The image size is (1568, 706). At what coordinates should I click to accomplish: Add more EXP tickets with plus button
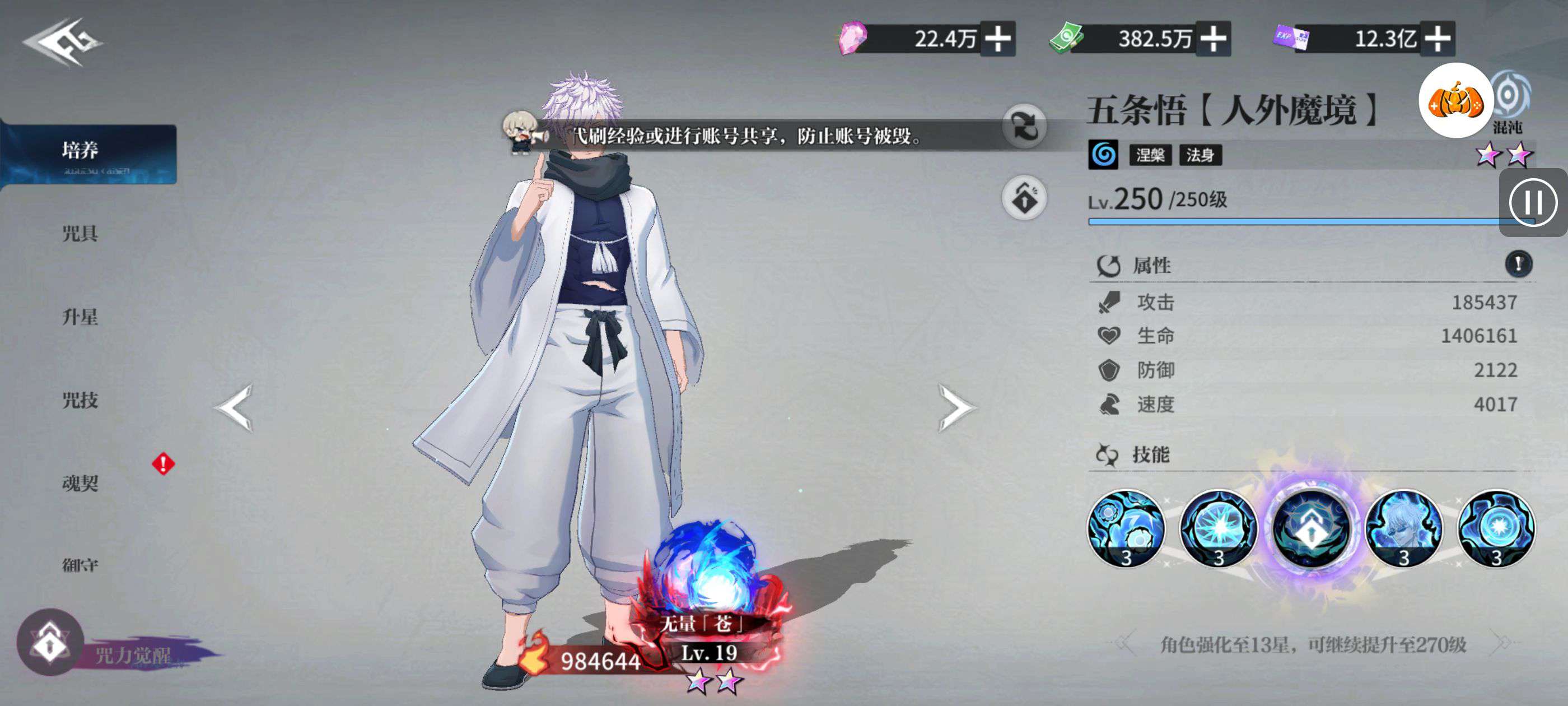[1437, 39]
